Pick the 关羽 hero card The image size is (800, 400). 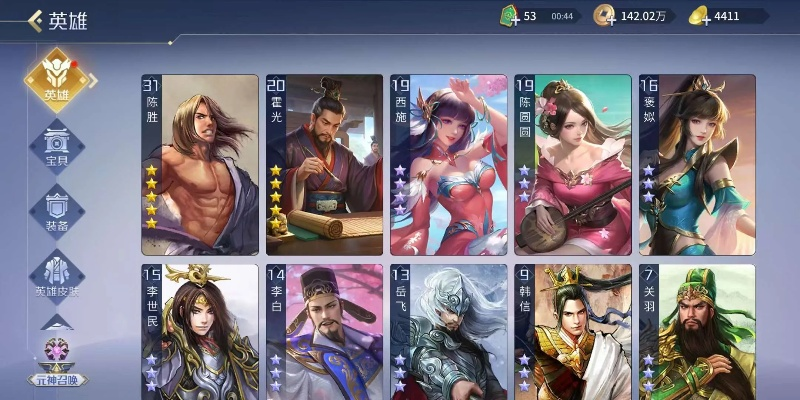(x=697, y=332)
